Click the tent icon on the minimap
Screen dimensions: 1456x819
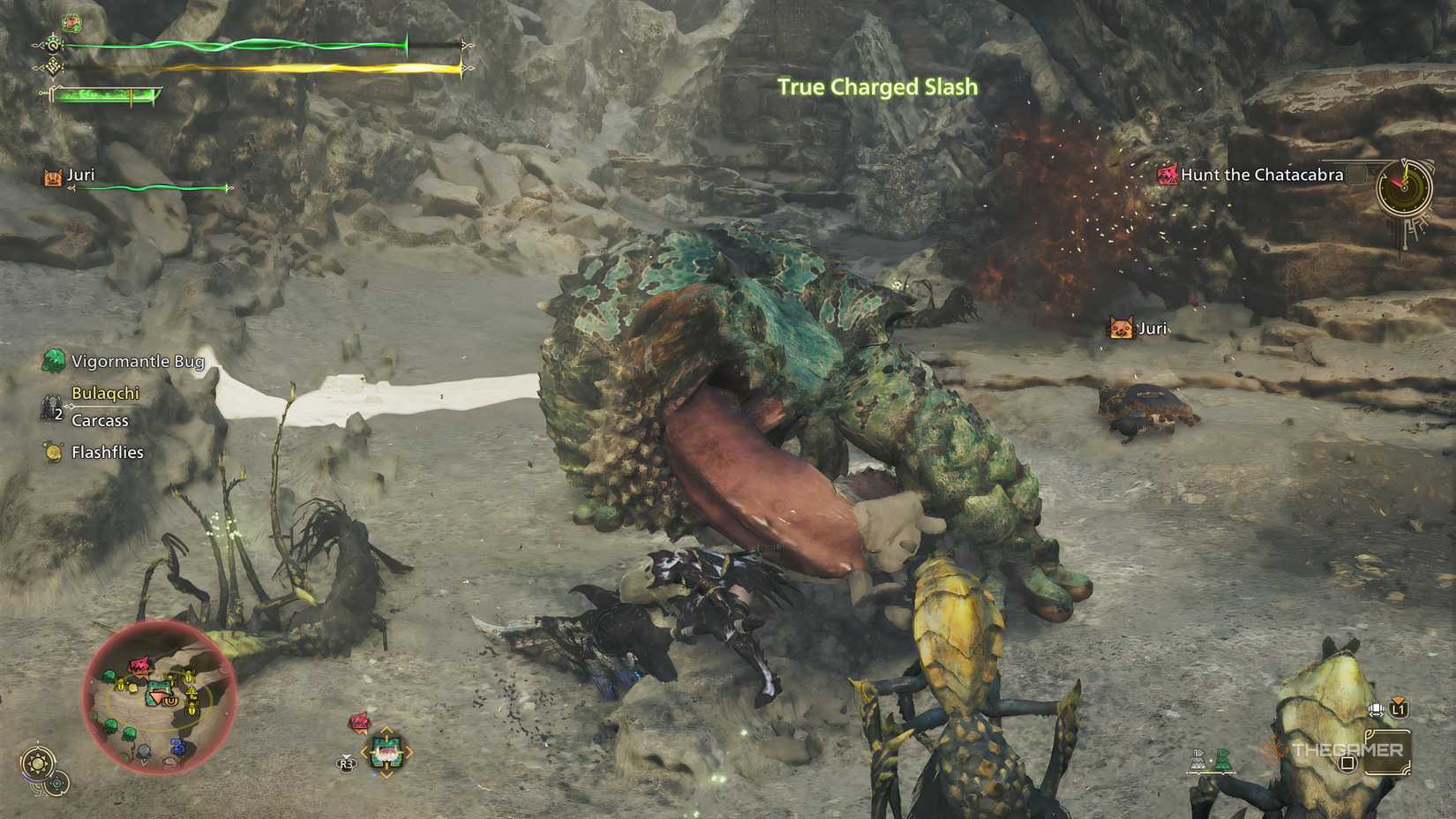tap(178, 745)
